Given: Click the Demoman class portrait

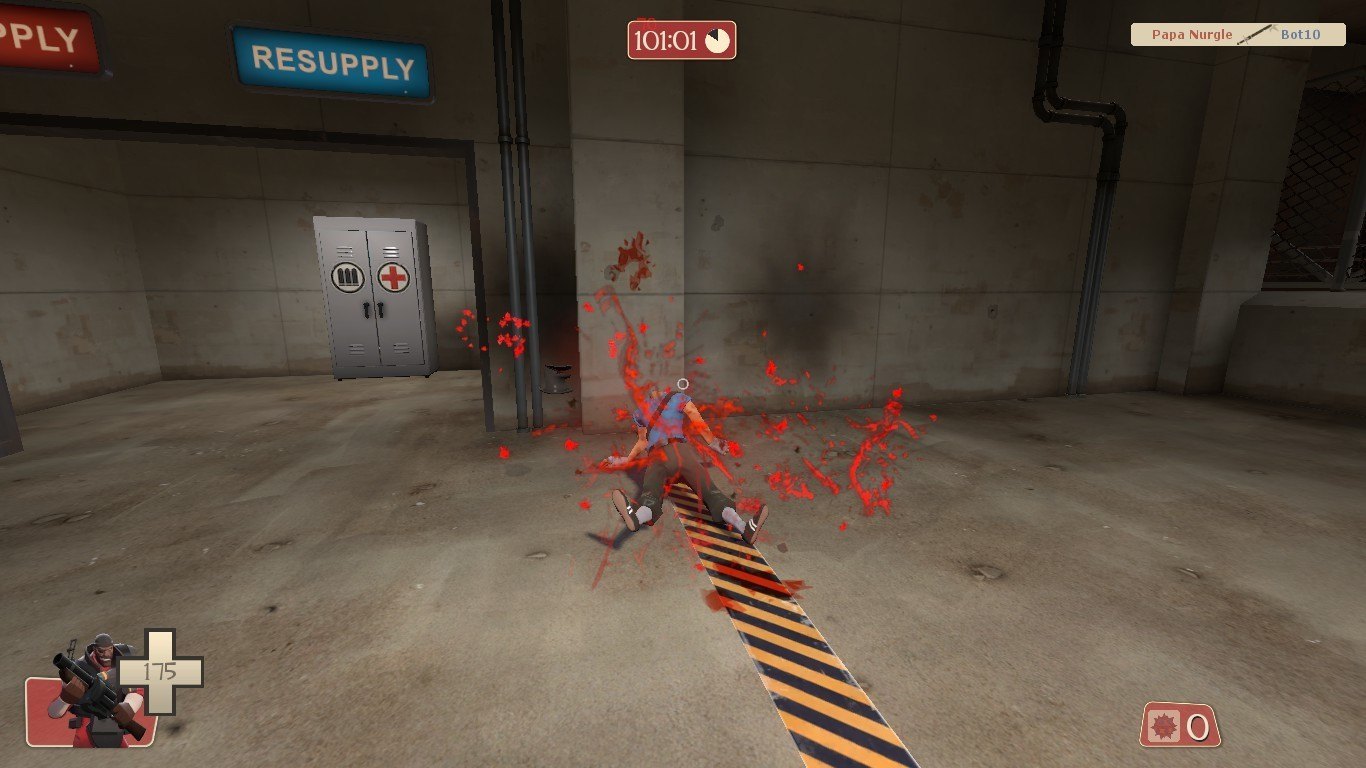Looking at the screenshot, I should pos(93,690).
